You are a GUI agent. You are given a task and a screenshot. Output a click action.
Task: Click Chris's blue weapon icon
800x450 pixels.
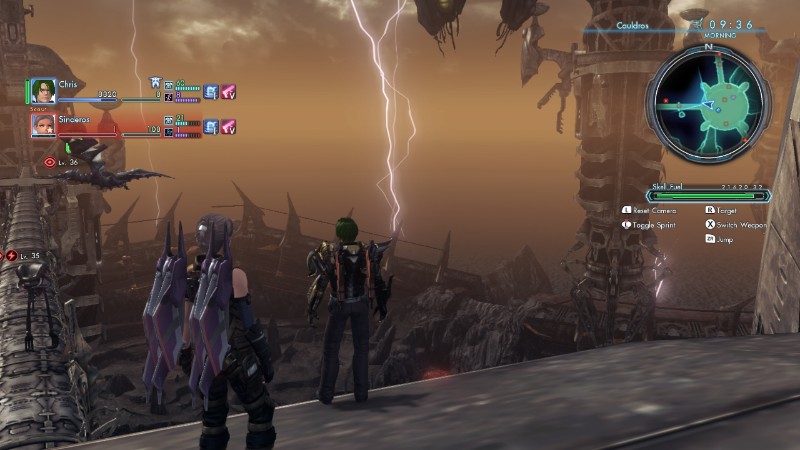tap(211, 92)
